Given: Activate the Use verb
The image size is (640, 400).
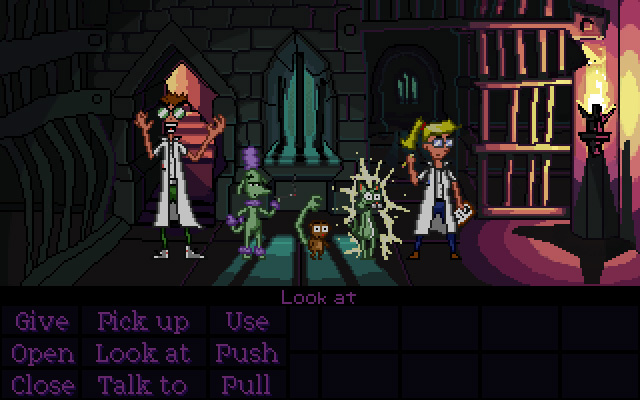Looking at the screenshot, I should (246, 322).
